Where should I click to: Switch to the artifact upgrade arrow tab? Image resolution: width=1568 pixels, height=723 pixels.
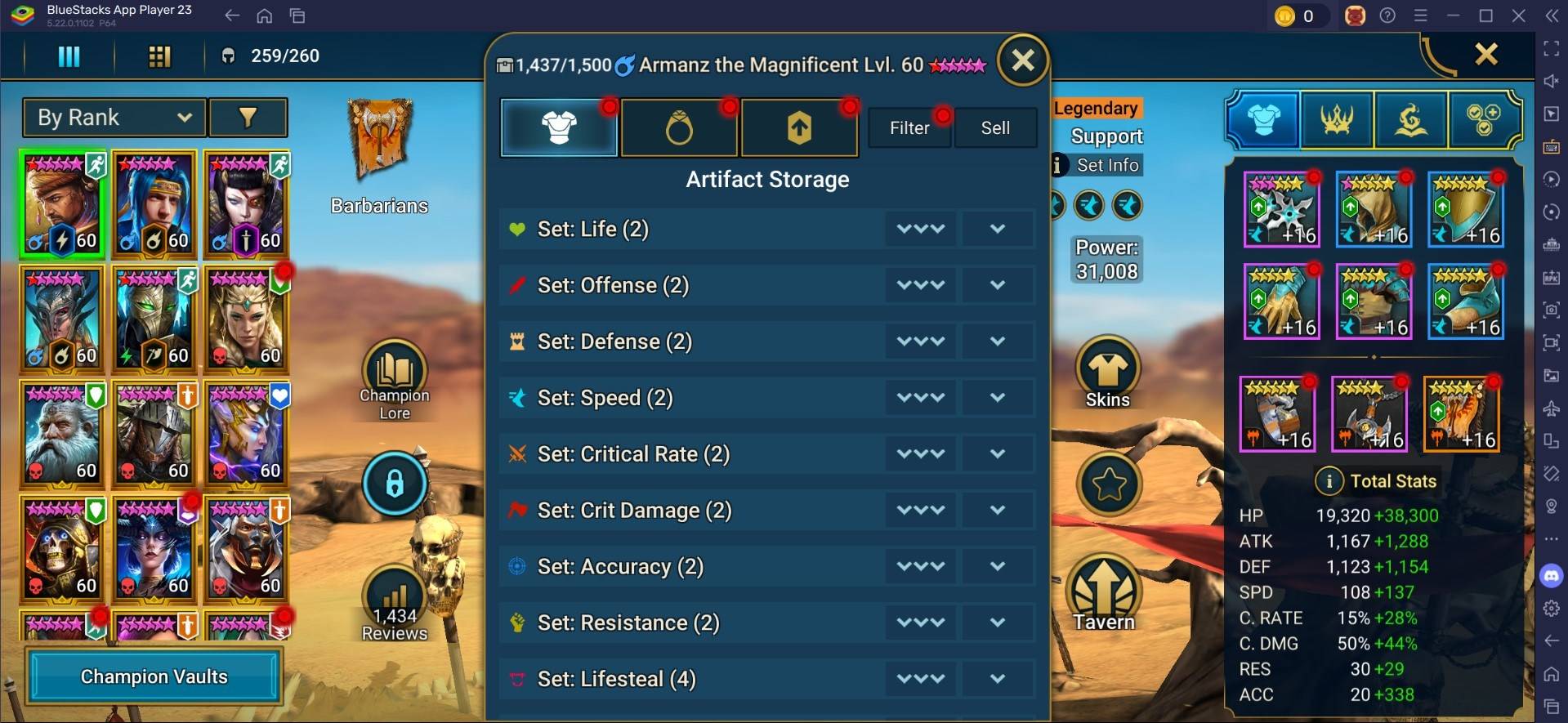point(798,127)
